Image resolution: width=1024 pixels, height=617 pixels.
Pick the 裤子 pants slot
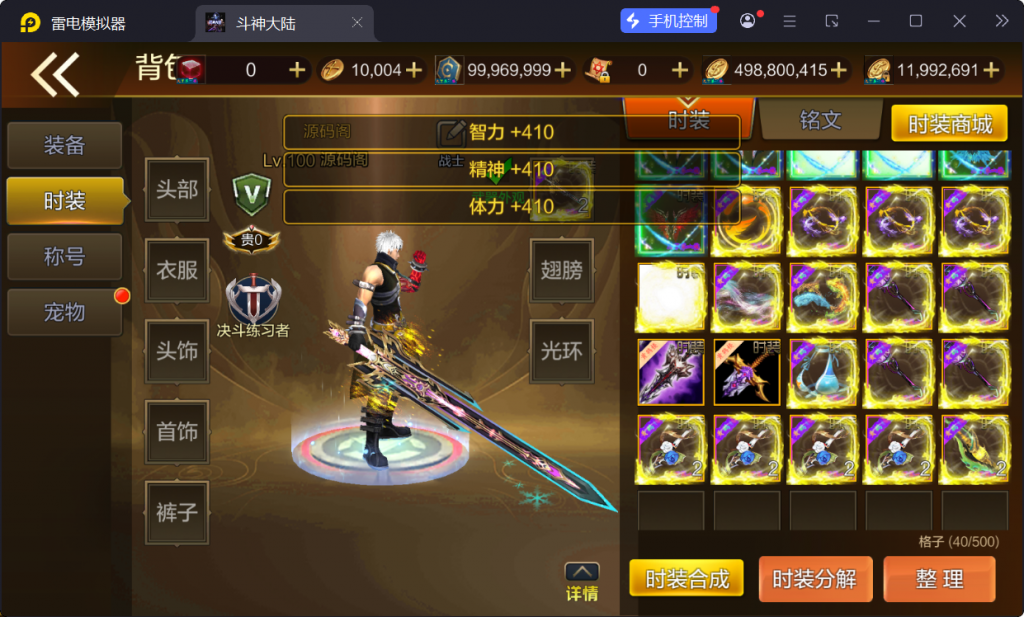click(177, 513)
